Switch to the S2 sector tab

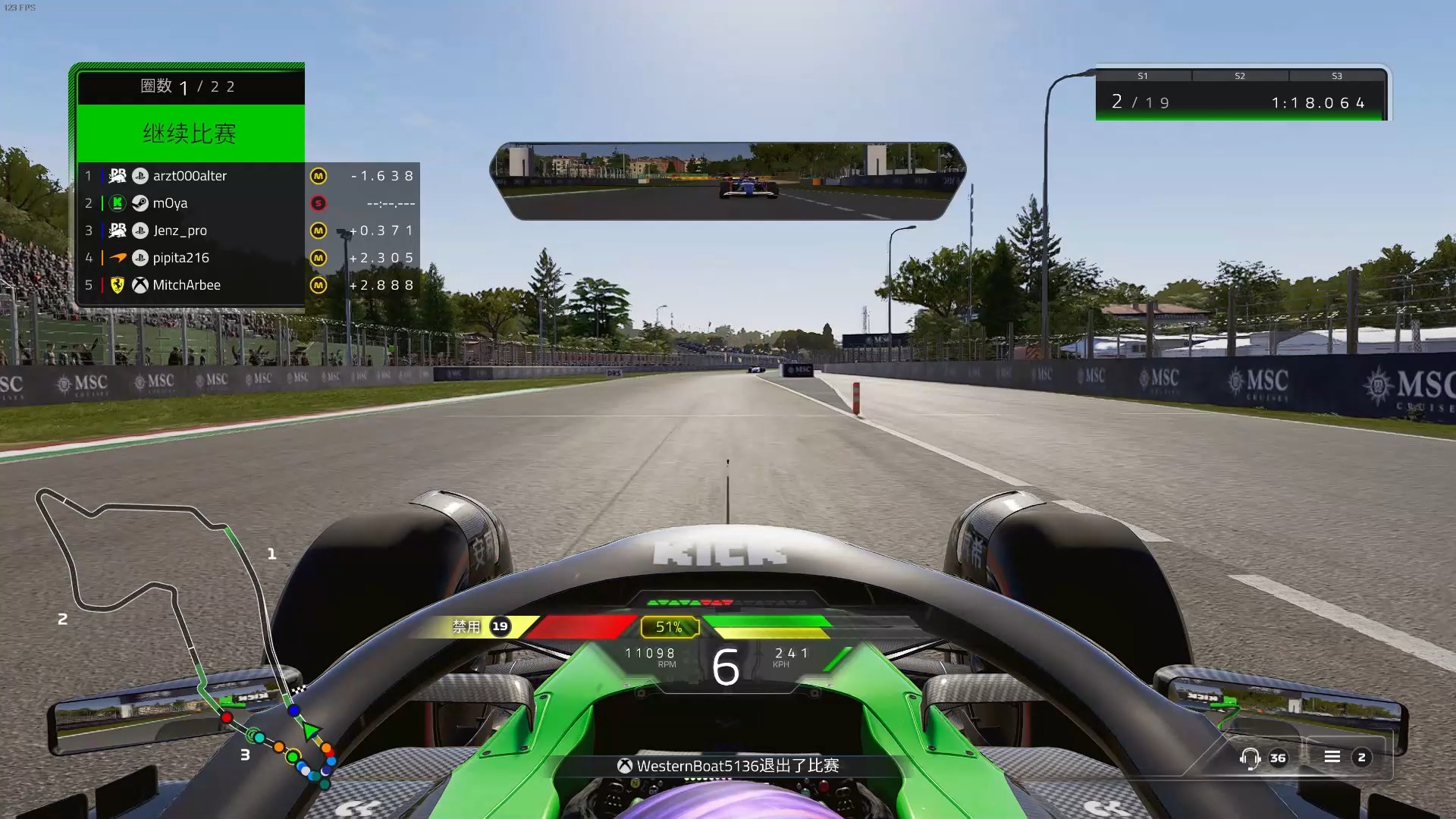pyautogui.click(x=1239, y=75)
